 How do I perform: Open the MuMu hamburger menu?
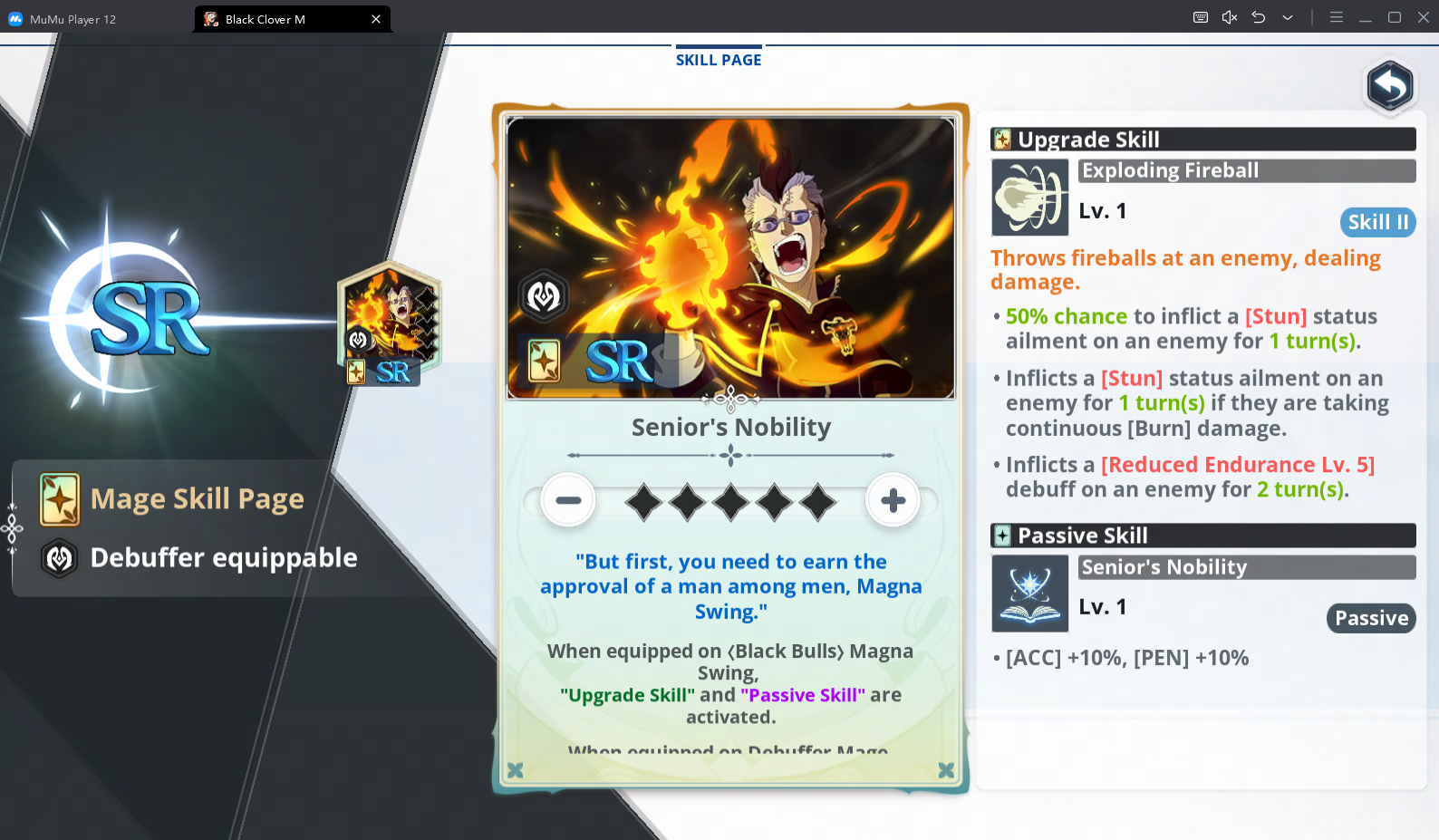pyautogui.click(x=1337, y=17)
